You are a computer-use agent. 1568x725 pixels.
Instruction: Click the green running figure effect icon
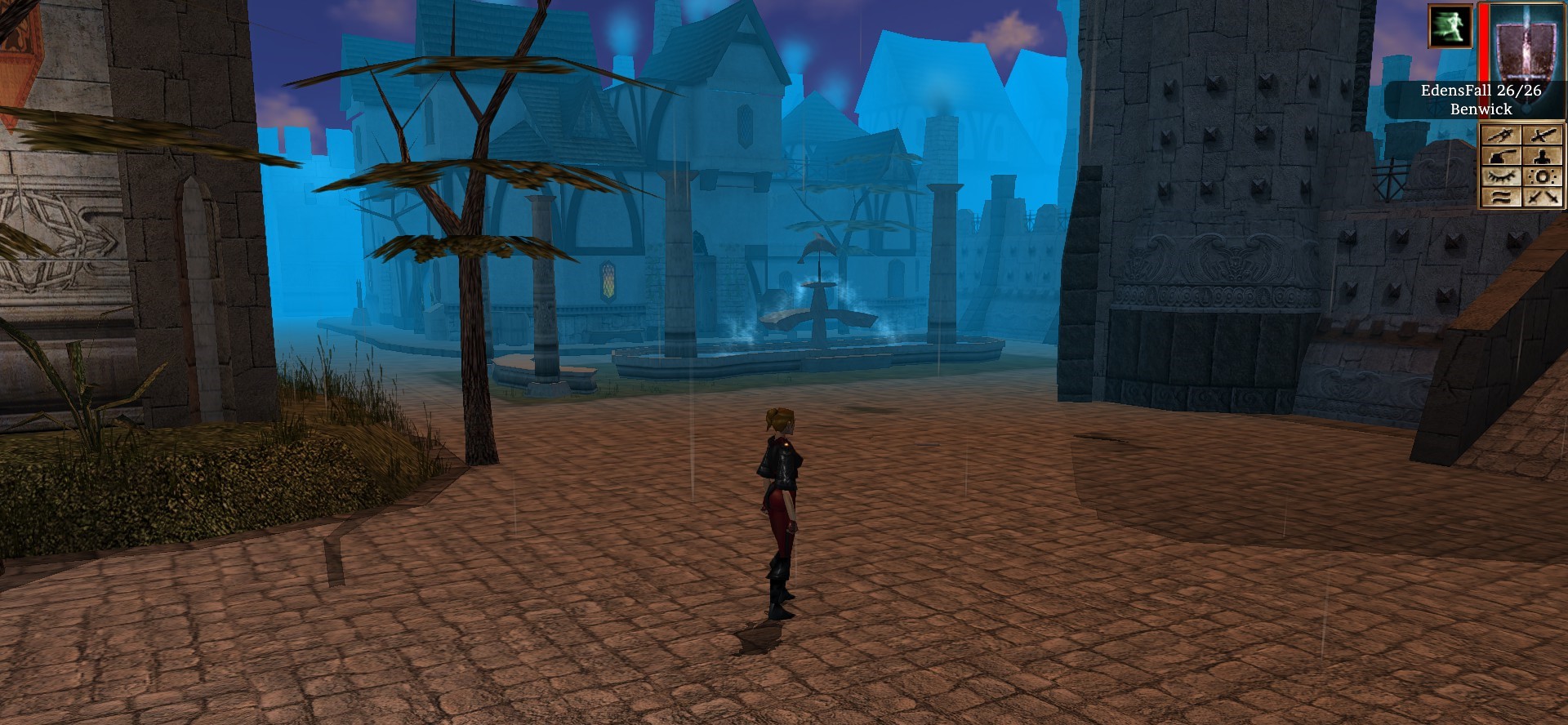tap(1450, 26)
